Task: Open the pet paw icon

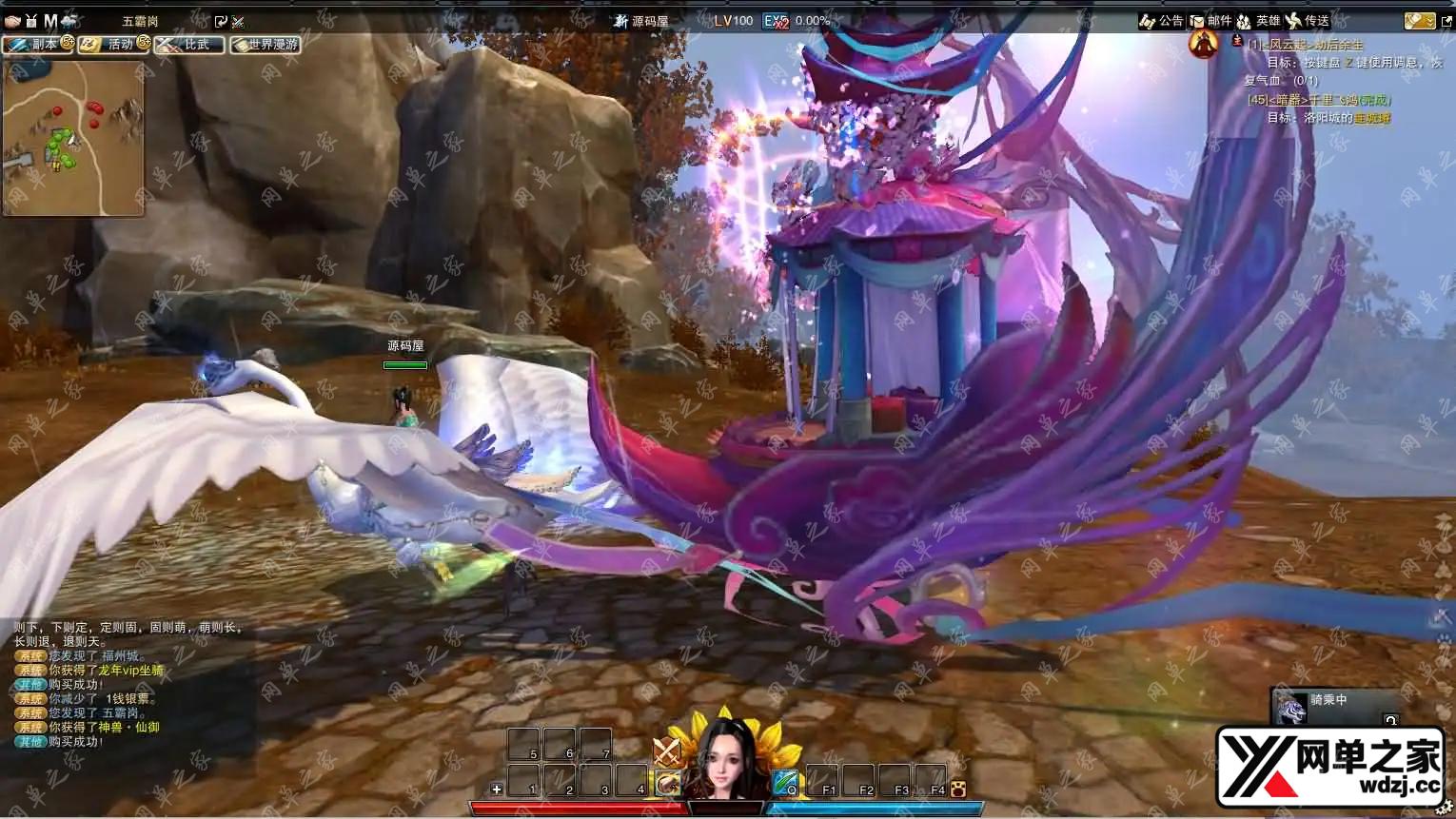Action: [957, 789]
